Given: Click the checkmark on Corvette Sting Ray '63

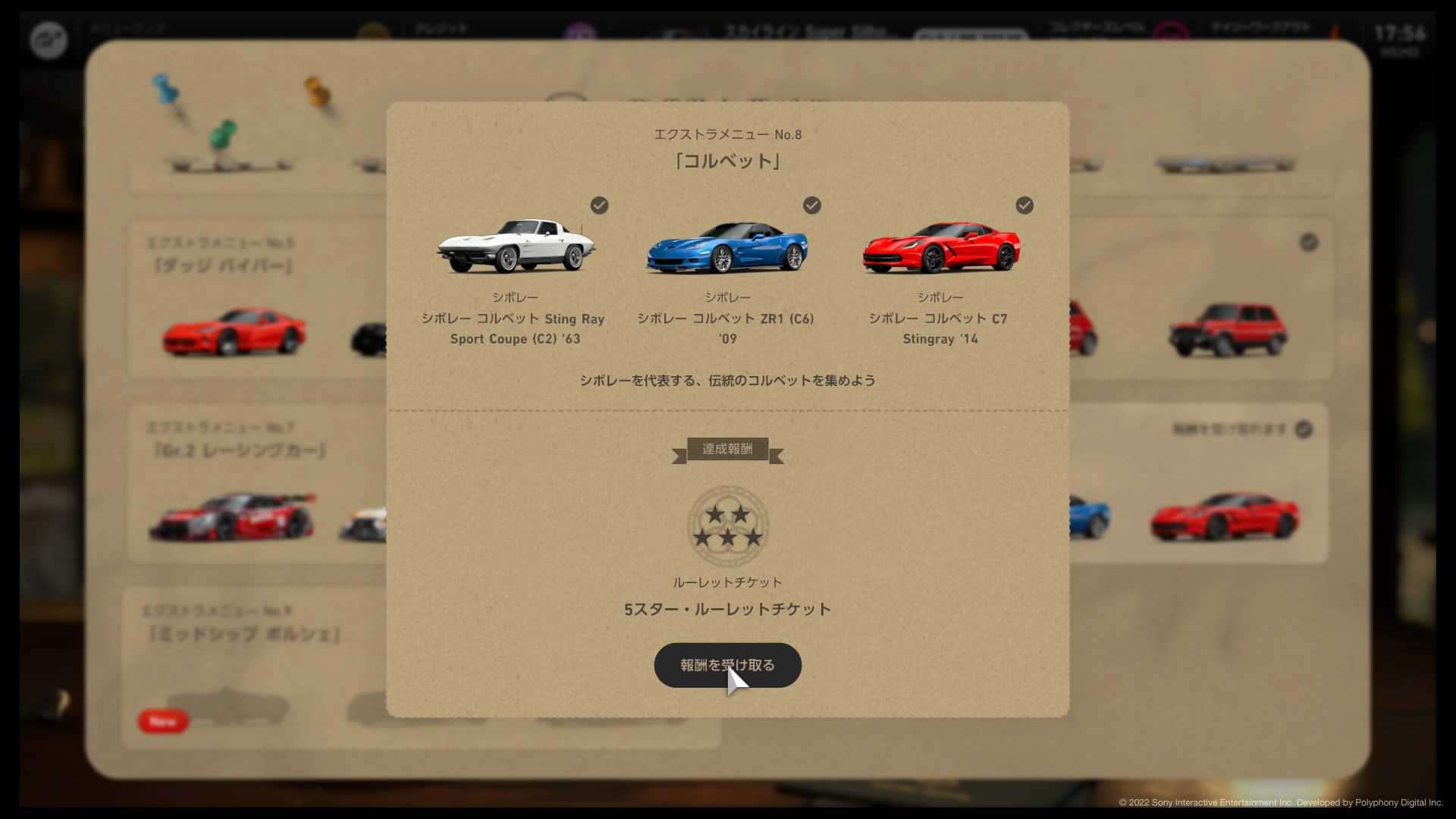Looking at the screenshot, I should (x=599, y=205).
